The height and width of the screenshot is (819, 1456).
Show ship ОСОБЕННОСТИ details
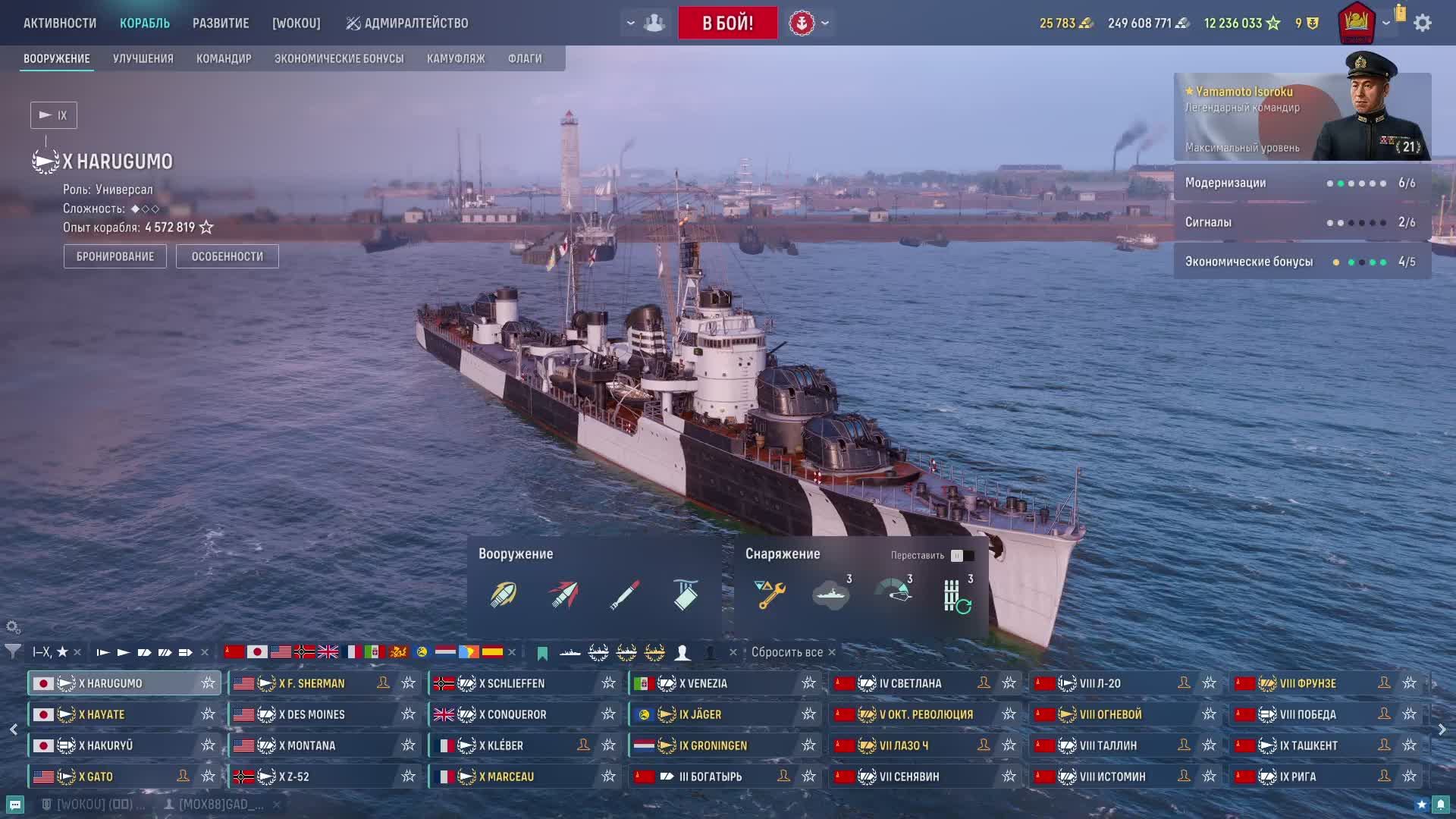[x=227, y=256]
